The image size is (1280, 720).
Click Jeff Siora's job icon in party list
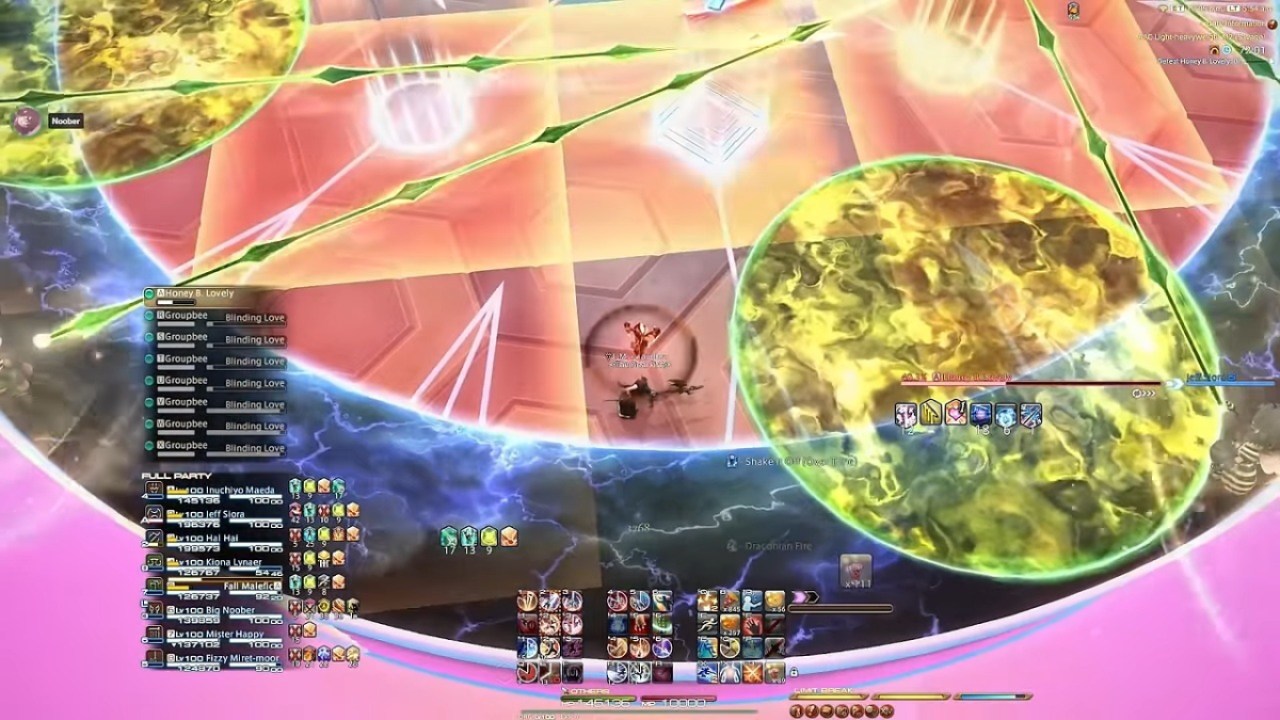pos(152,514)
